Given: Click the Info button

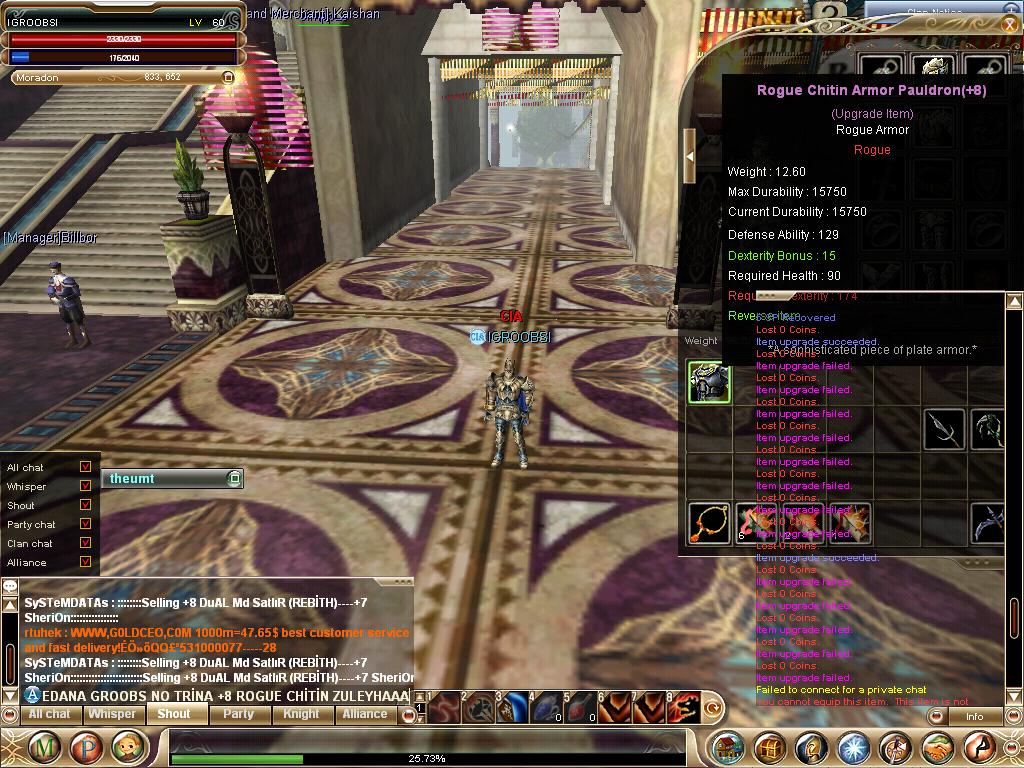Looking at the screenshot, I should coord(974,716).
